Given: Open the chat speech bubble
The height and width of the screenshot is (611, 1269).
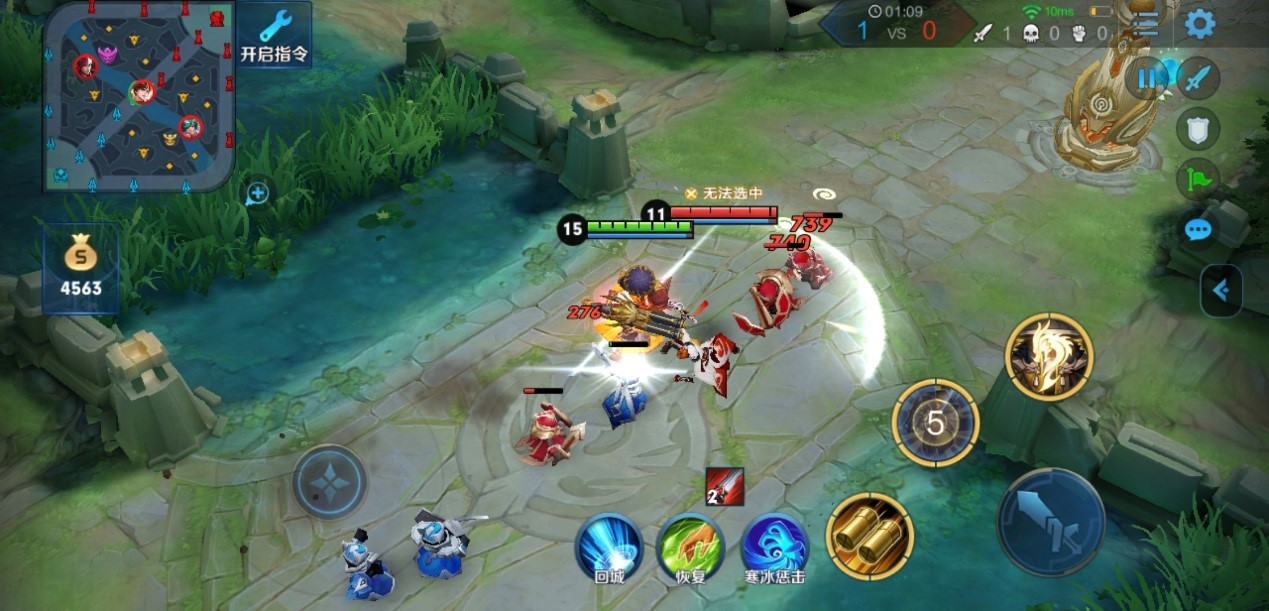Looking at the screenshot, I should click(1197, 230).
